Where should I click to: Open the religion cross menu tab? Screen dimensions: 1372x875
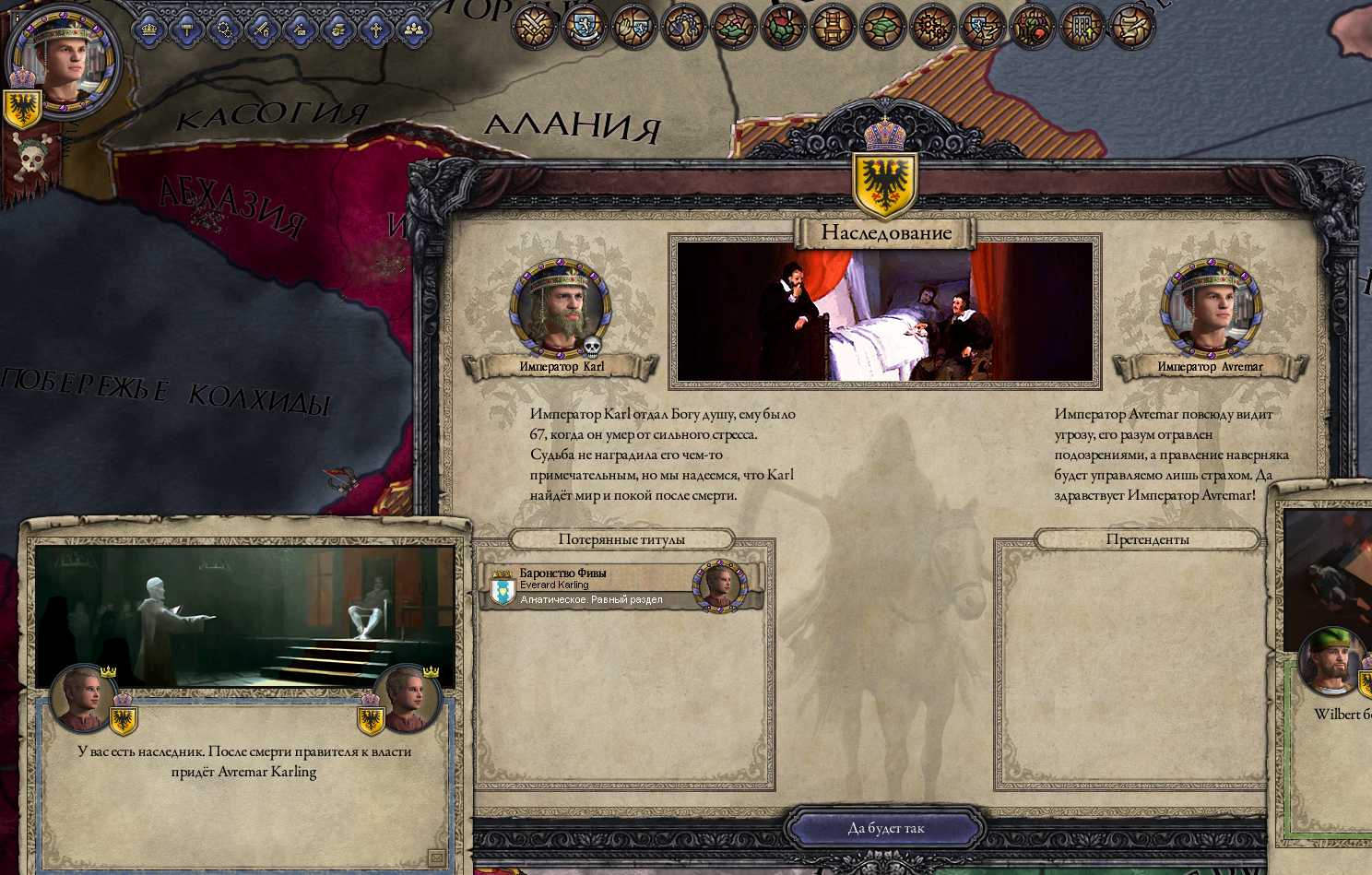pos(376,30)
